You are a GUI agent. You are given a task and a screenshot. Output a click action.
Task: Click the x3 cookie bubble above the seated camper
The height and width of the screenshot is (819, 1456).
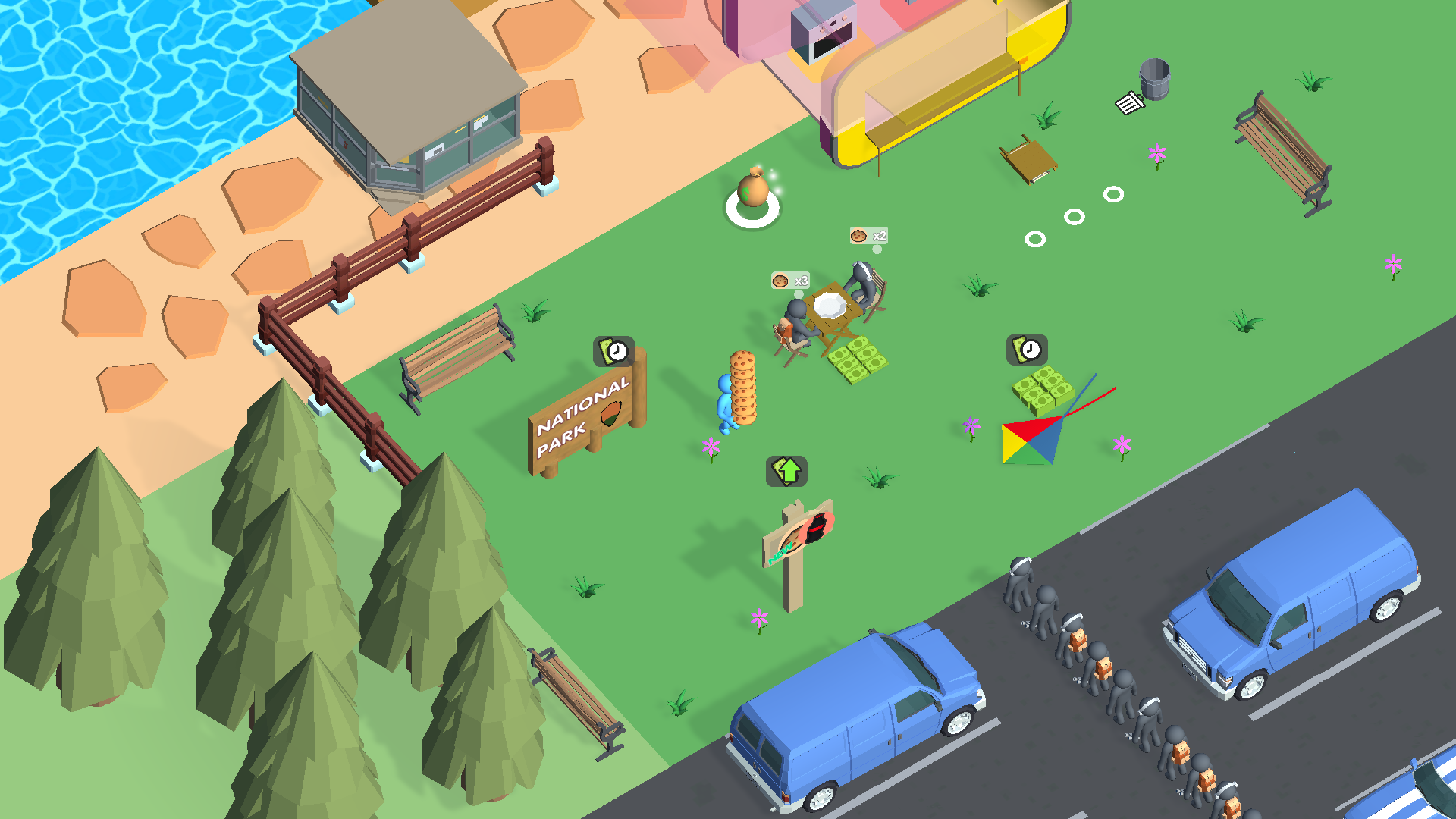(789, 281)
